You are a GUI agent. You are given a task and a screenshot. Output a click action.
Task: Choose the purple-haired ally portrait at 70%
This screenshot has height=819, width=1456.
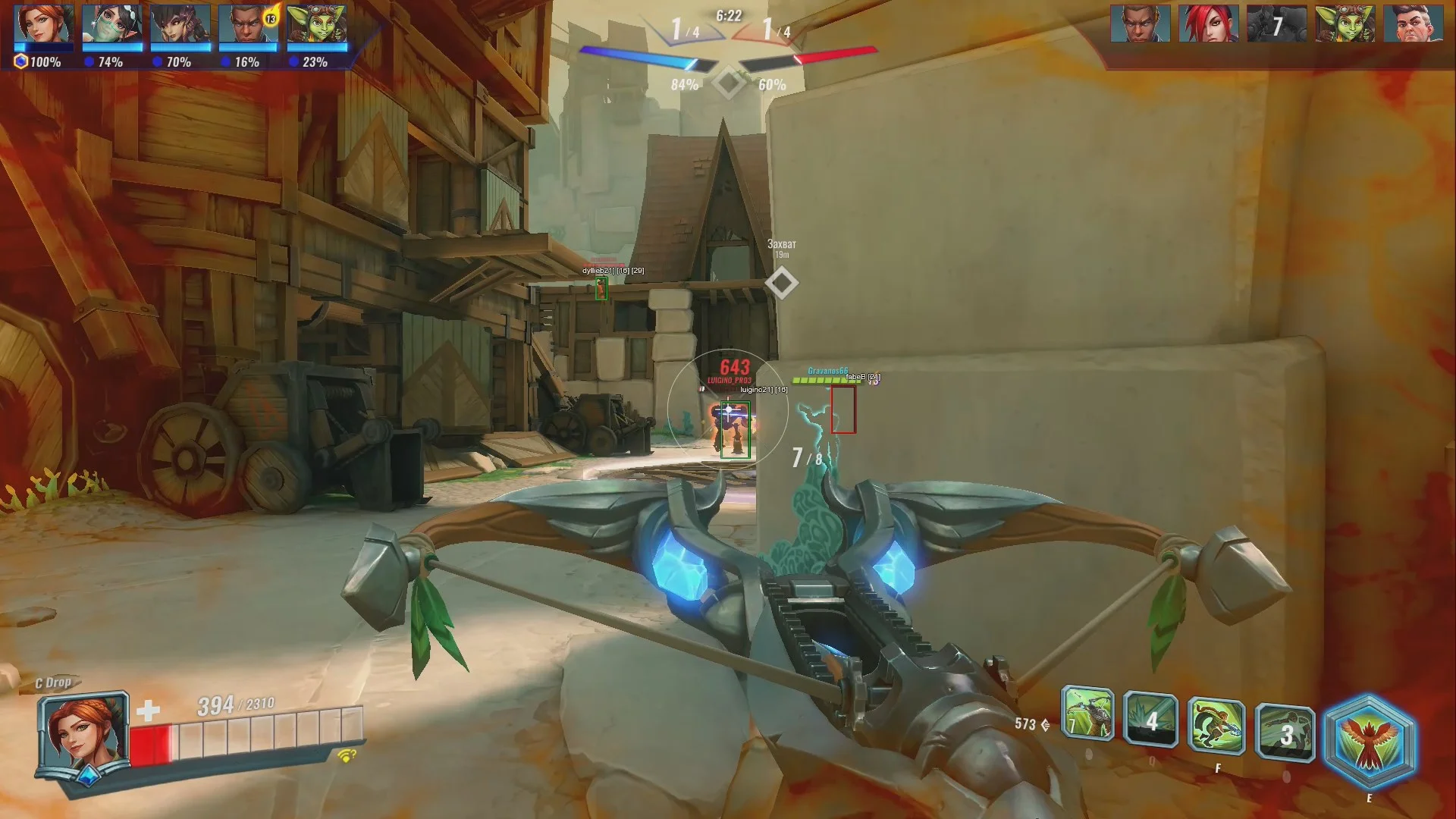click(x=180, y=25)
